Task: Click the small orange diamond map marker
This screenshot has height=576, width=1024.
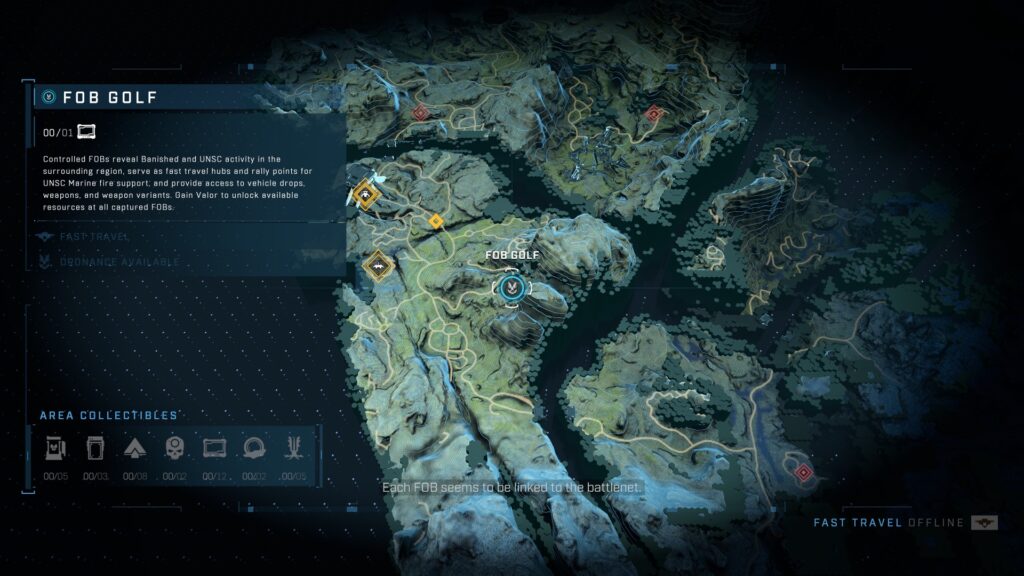Action: pos(435,221)
